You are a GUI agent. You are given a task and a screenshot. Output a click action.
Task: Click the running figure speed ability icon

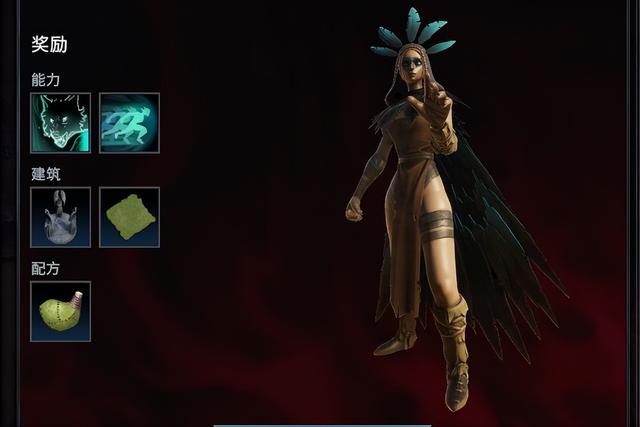129,123
